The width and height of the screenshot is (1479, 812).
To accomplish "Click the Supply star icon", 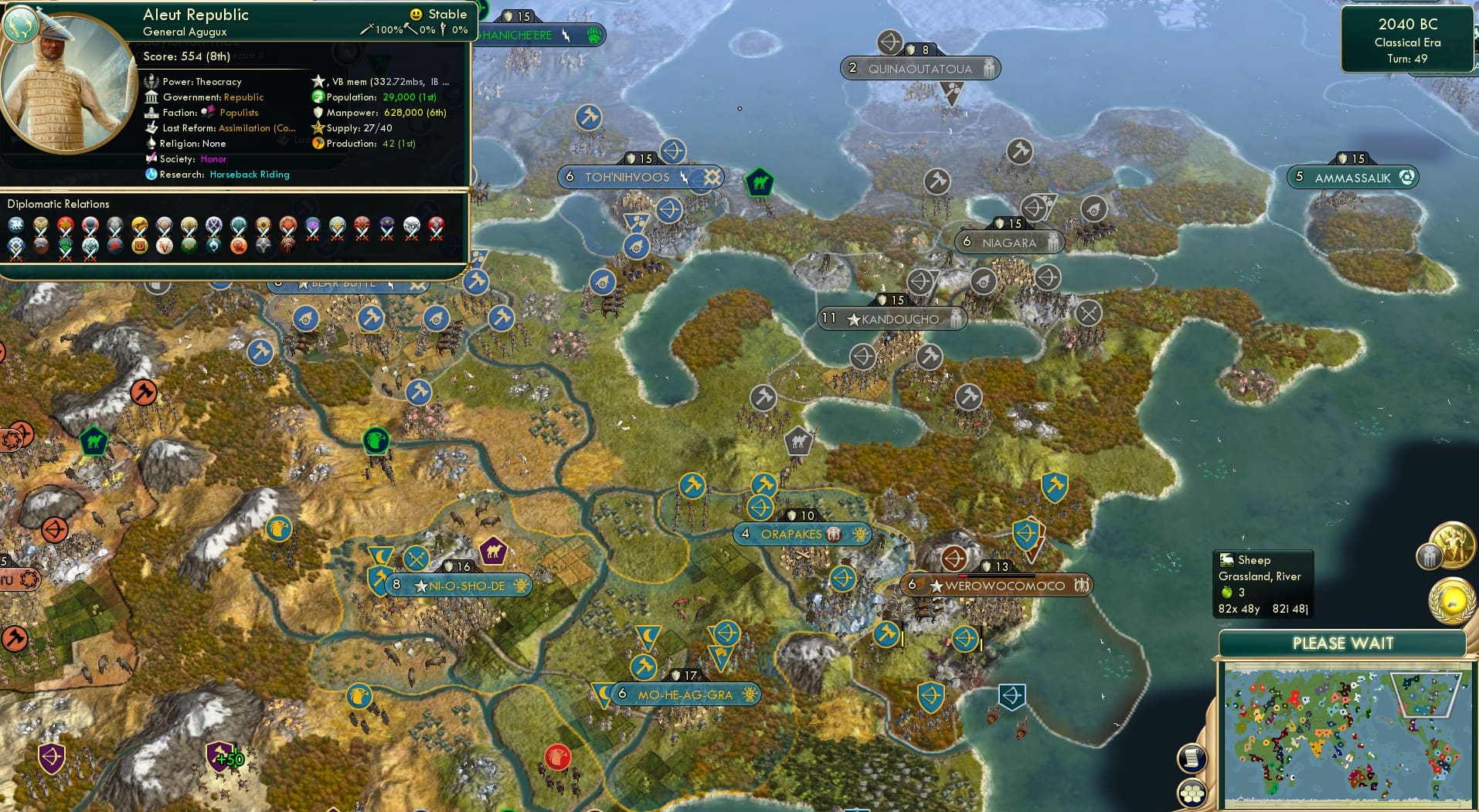I will pyautogui.click(x=317, y=128).
